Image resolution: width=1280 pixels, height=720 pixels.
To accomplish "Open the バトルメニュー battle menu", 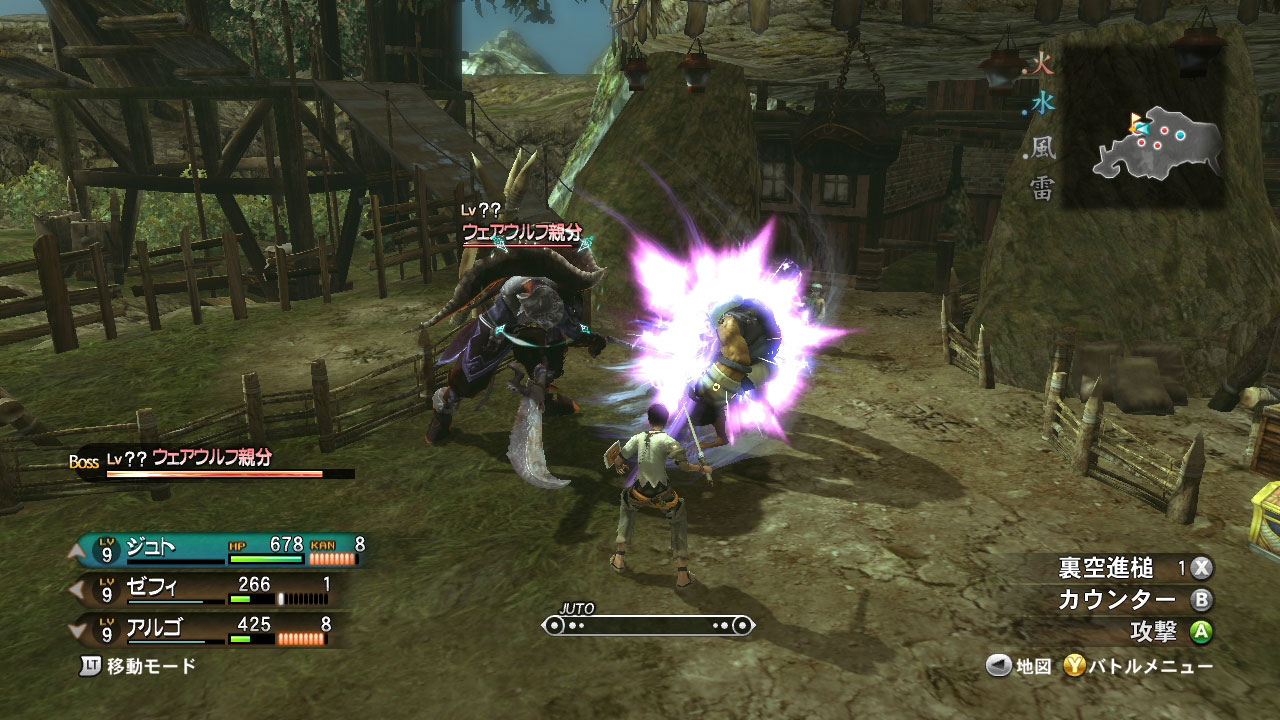I will coord(1138,666).
